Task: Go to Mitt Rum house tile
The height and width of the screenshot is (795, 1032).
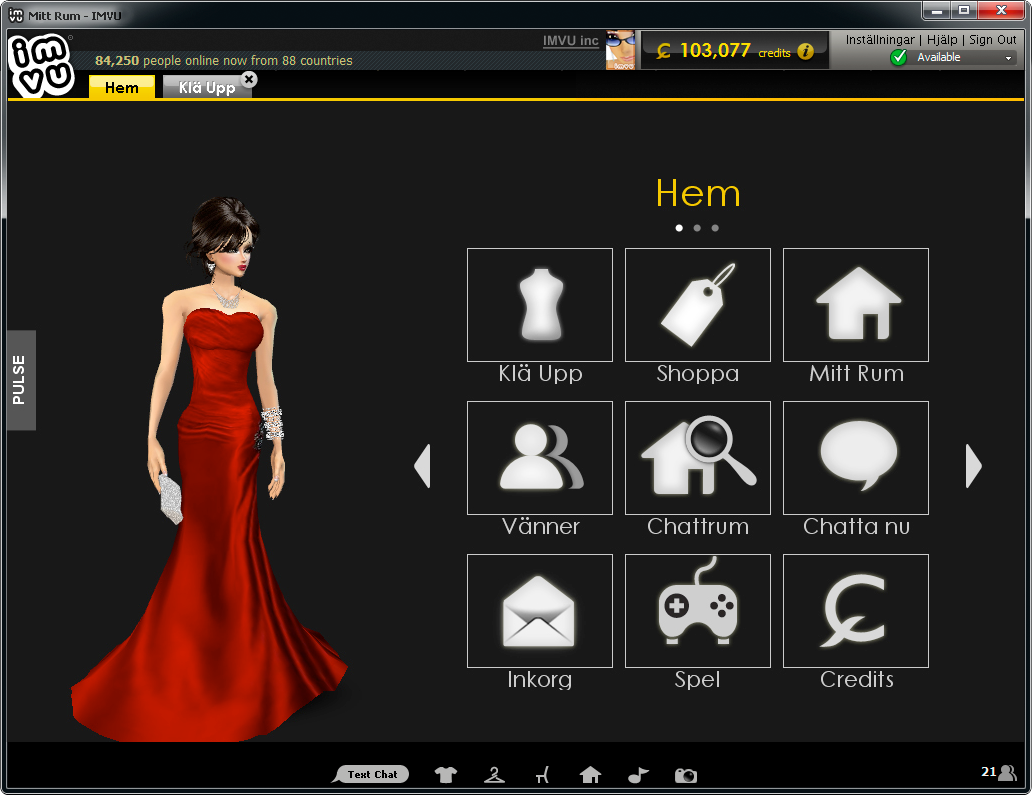Action: (856, 305)
